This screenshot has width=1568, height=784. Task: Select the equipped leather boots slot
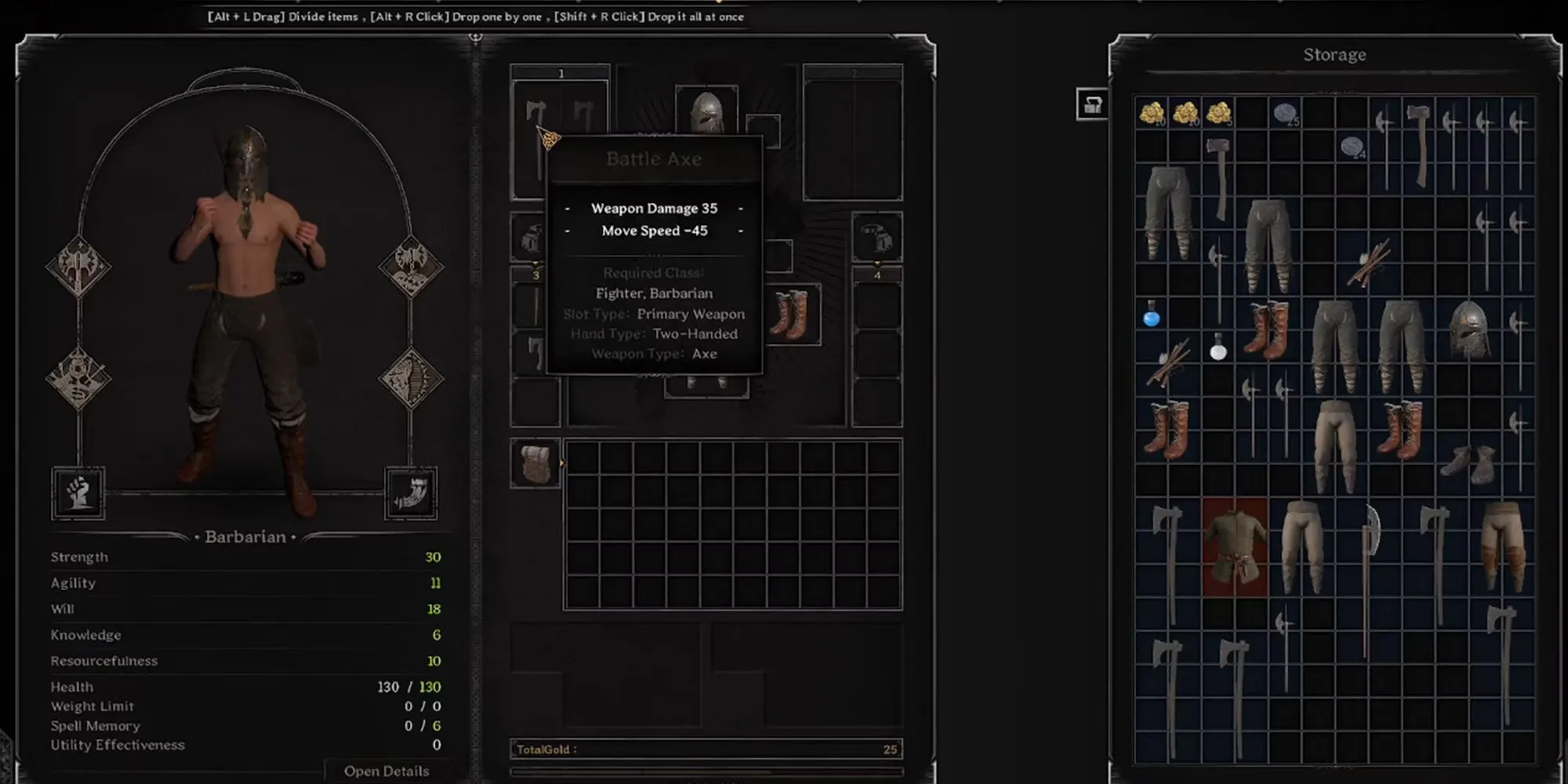click(x=792, y=314)
